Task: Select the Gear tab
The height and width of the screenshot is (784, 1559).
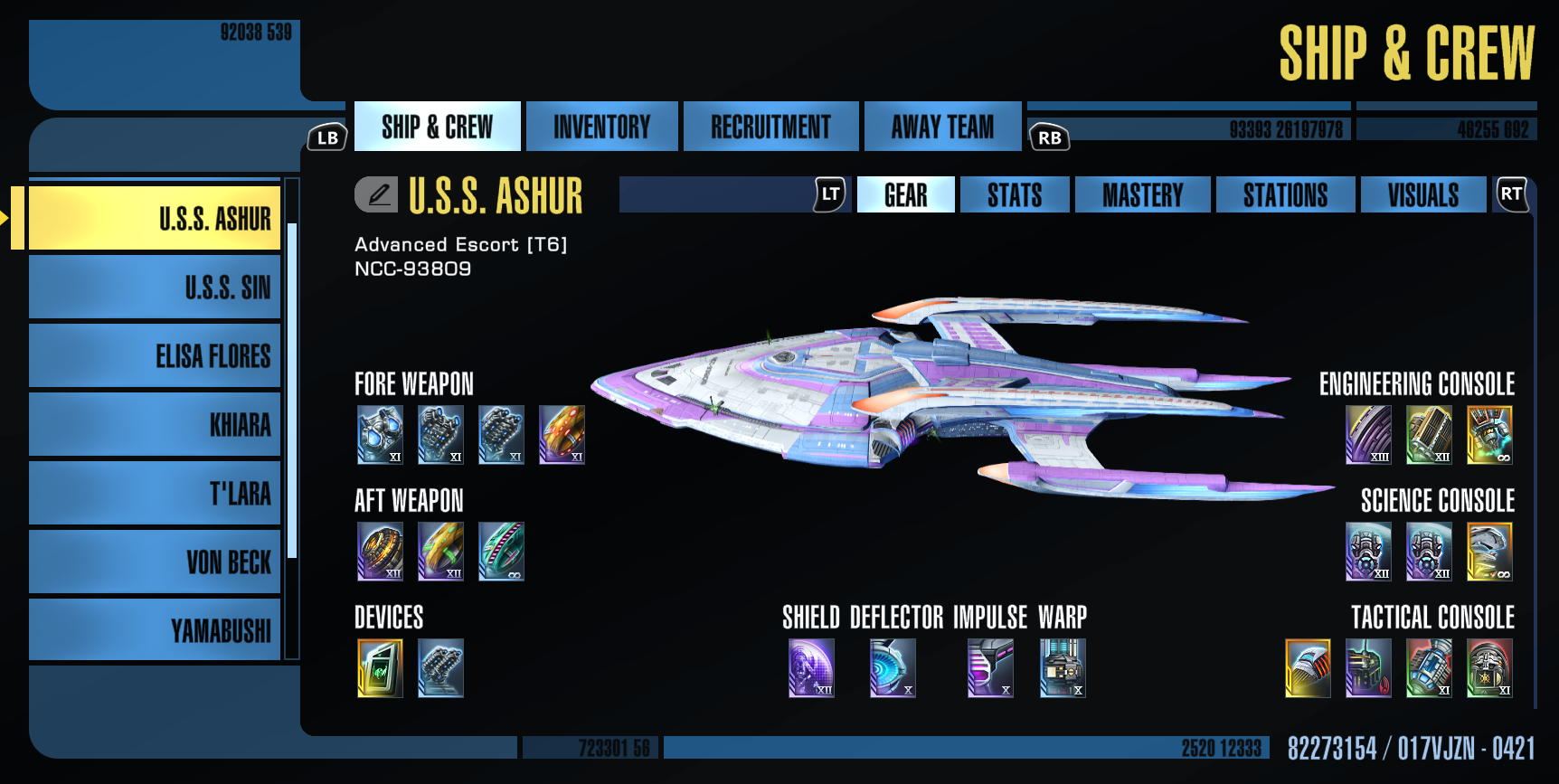Action: point(905,194)
